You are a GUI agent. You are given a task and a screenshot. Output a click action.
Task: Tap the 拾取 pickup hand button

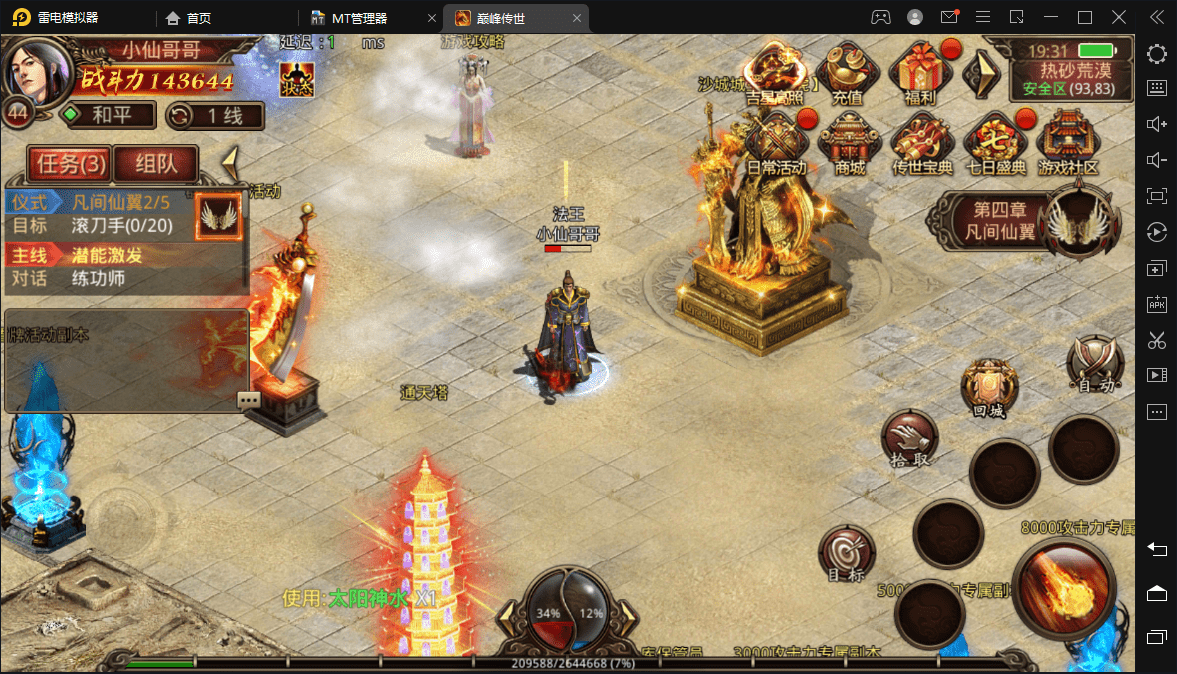click(x=910, y=439)
